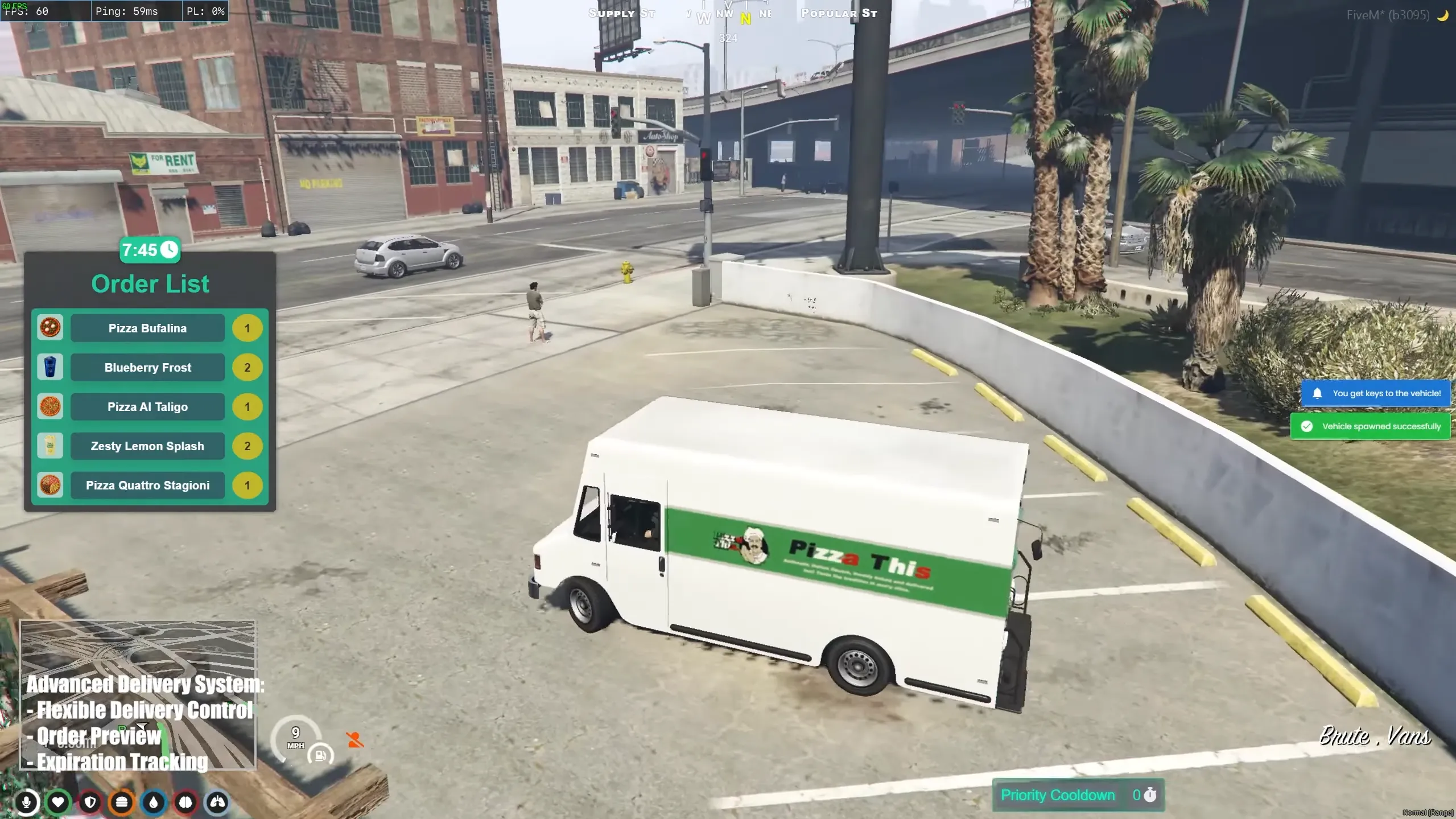Viewport: 1456px width, 819px height.
Task: Select the water droplet thirst icon
Action: pyautogui.click(x=152, y=802)
